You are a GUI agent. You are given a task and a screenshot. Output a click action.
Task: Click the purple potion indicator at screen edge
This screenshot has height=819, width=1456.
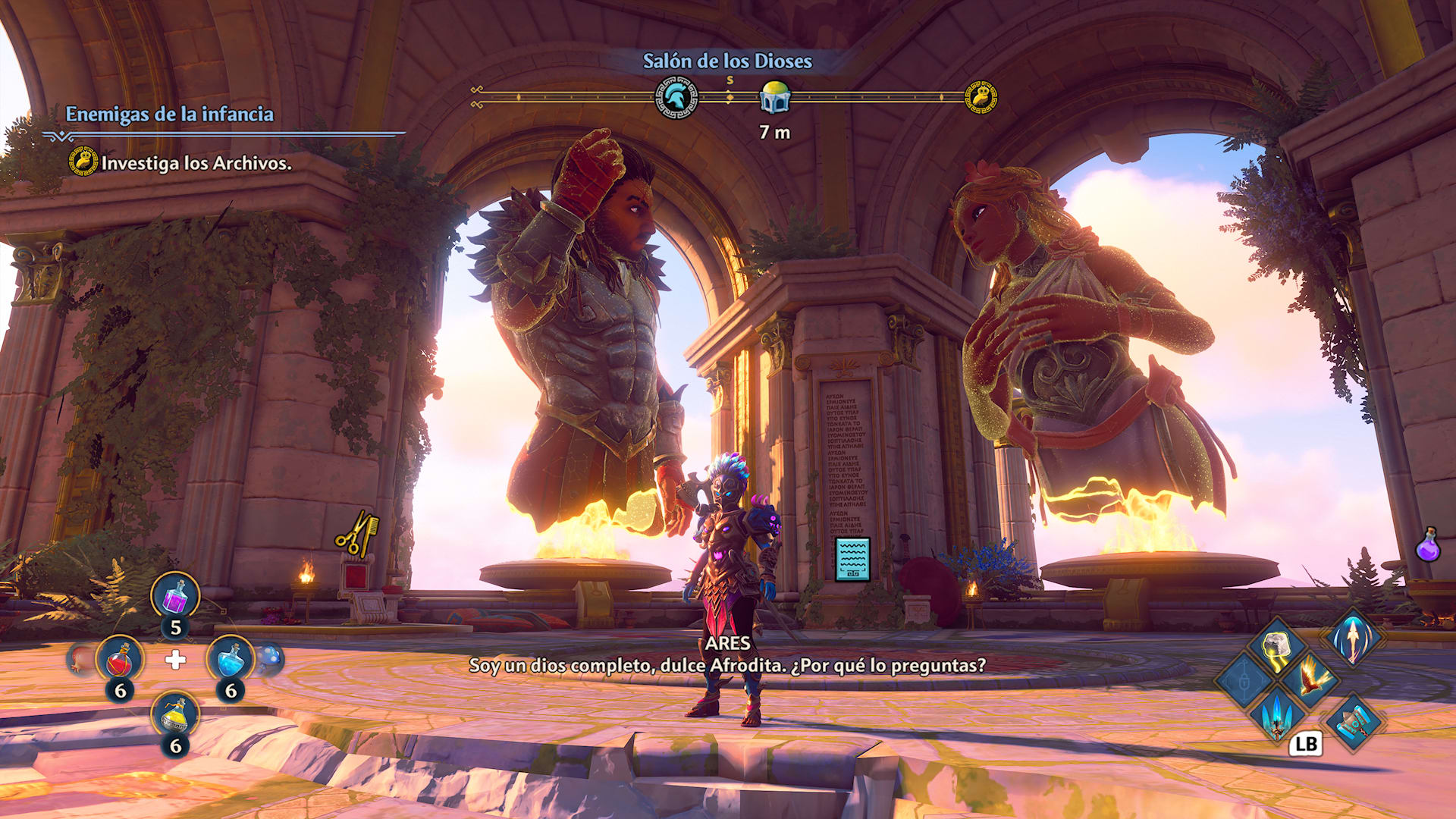1428,545
